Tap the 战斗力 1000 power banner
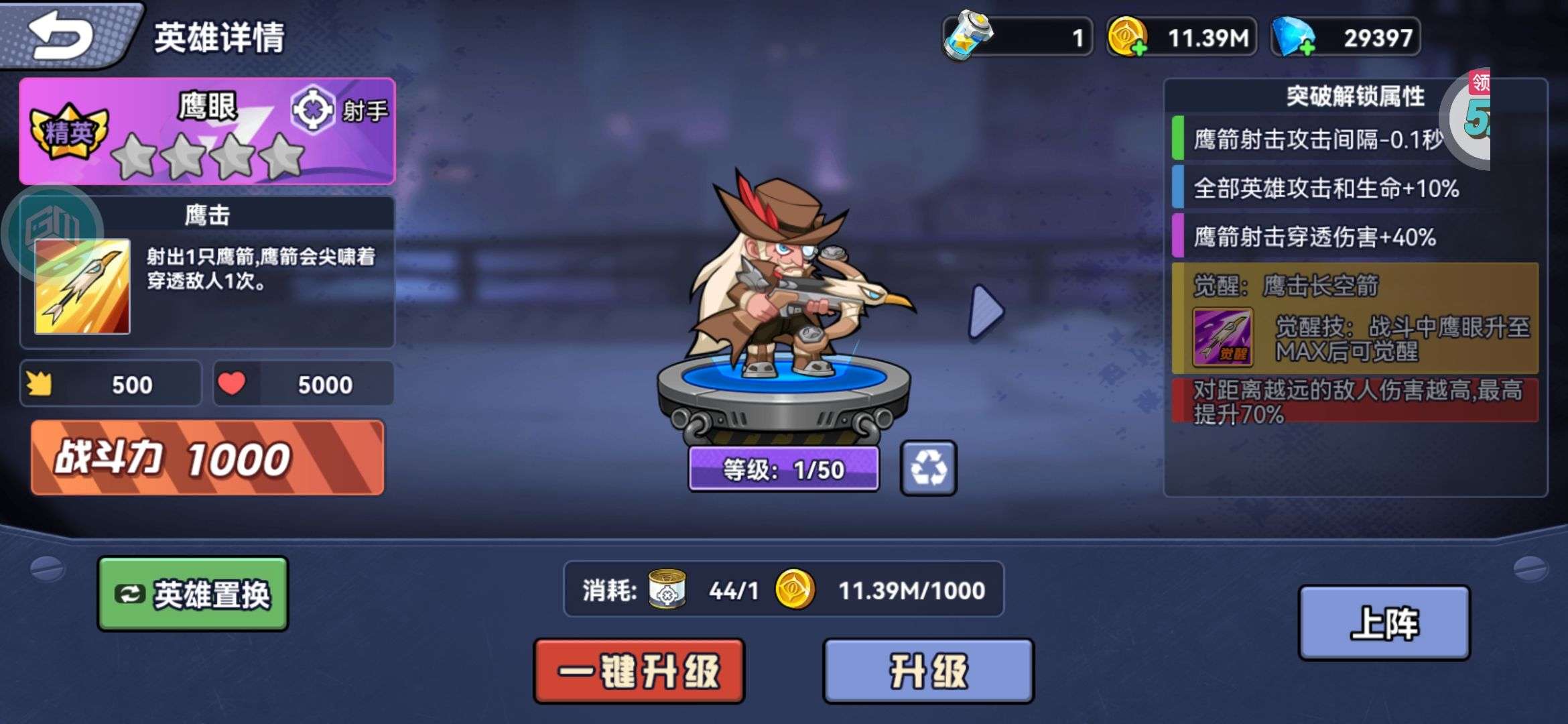 tap(208, 459)
